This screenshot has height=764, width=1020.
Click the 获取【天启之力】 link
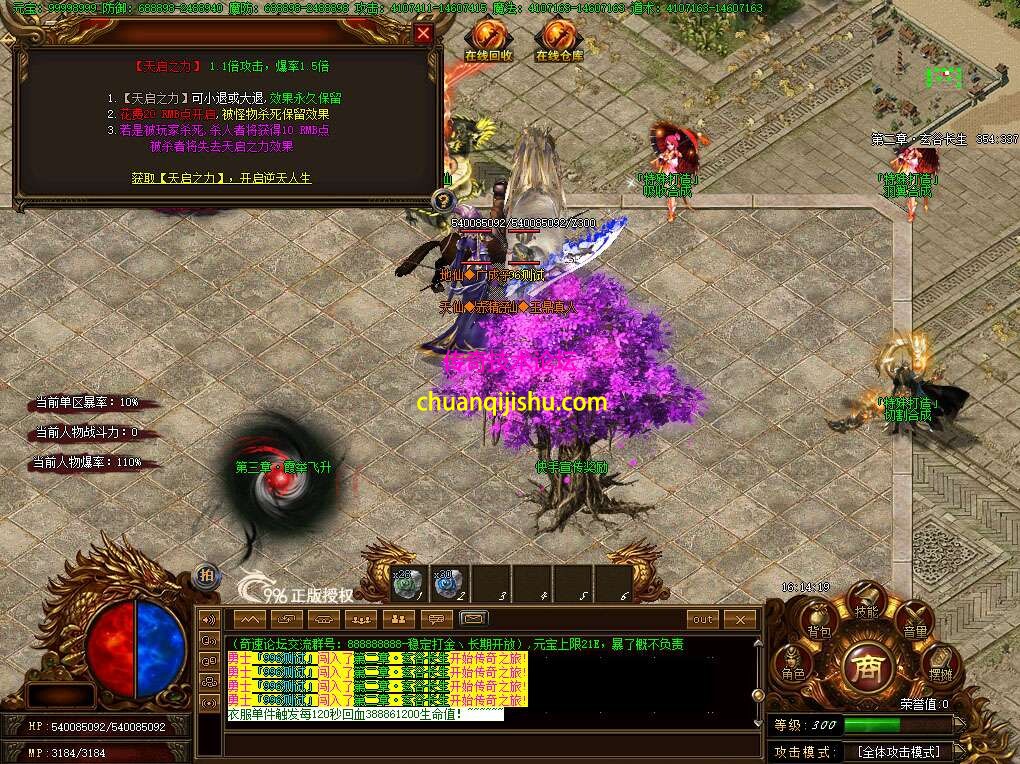[221, 178]
